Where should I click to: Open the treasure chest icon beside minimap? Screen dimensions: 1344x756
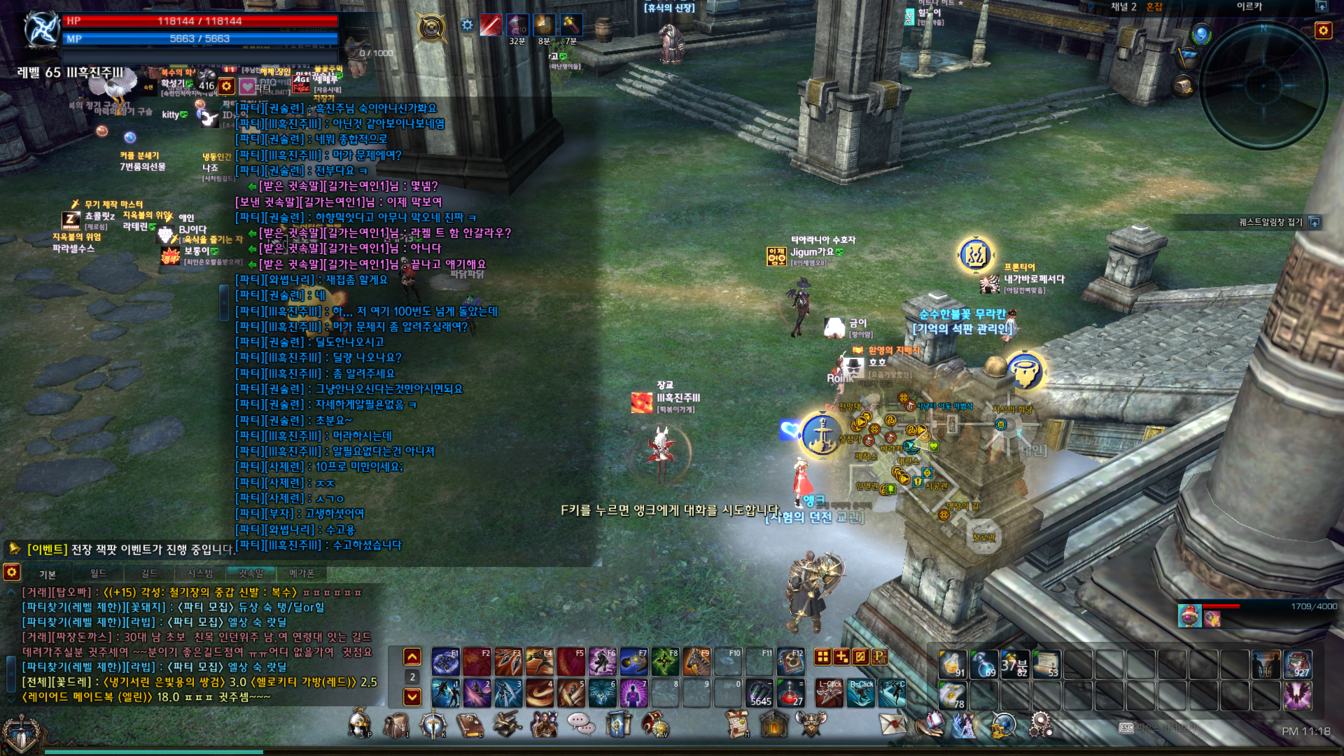point(1184,87)
